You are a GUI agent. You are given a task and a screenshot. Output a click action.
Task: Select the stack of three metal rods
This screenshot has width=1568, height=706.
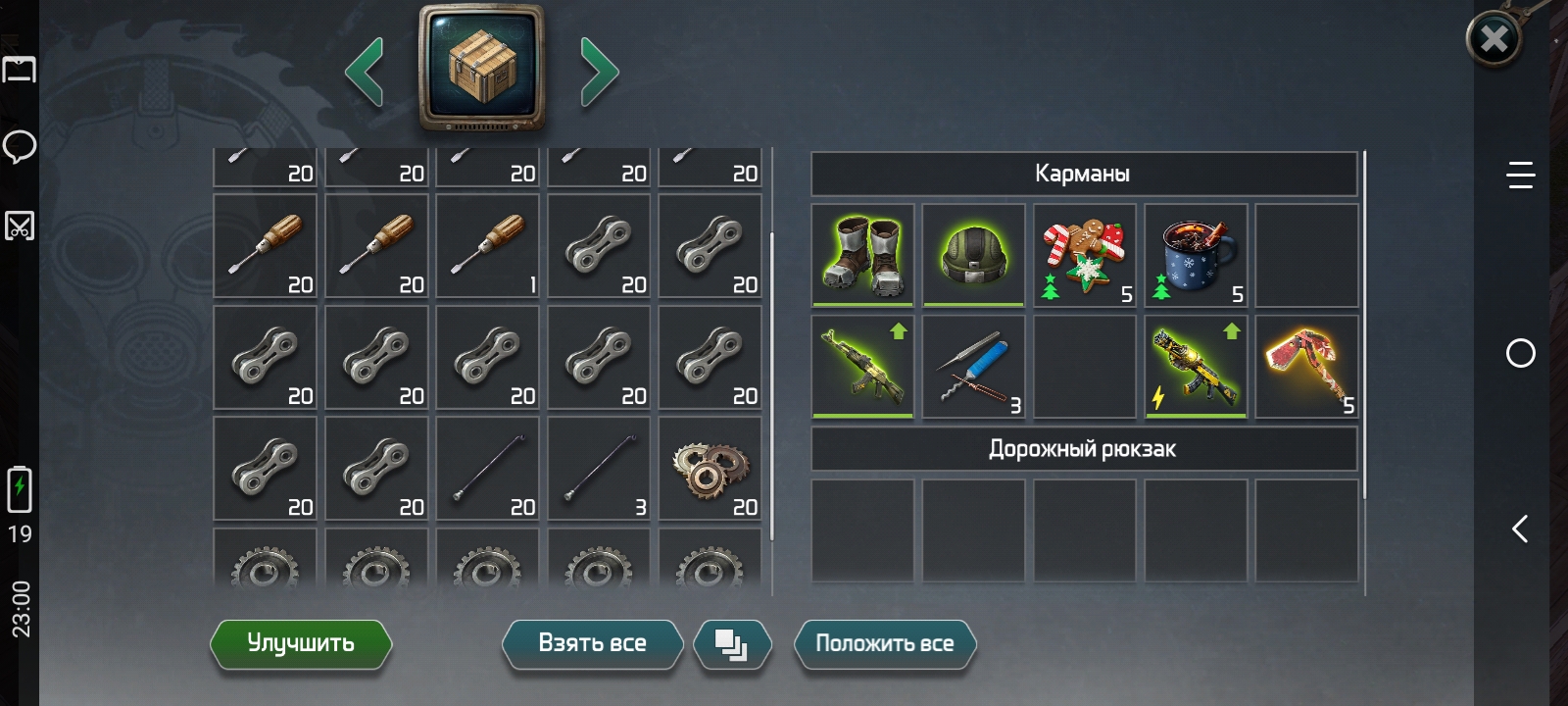tap(599, 469)
